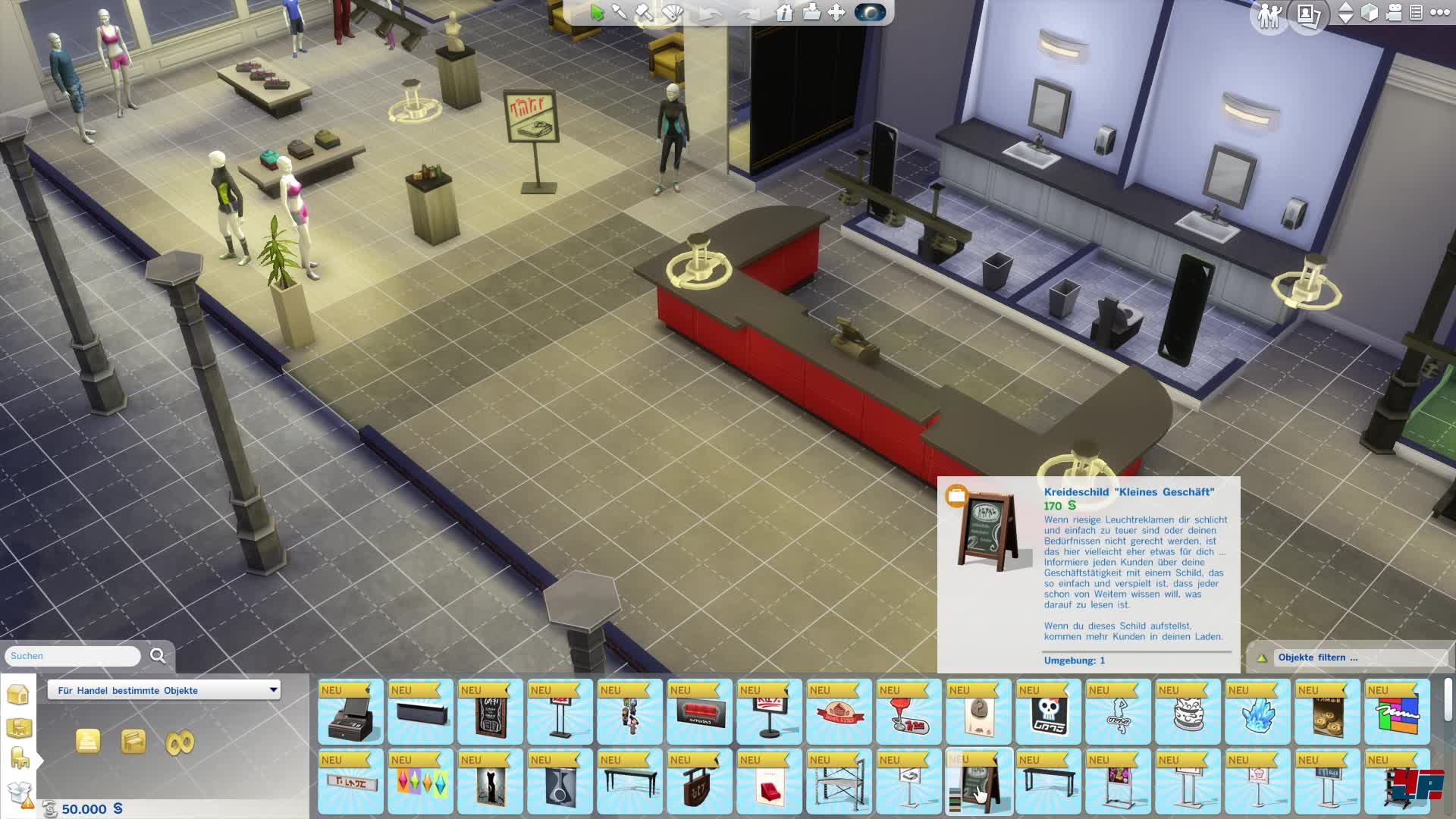Choose the blue crystal catalog item

(x=1257, y=713)
